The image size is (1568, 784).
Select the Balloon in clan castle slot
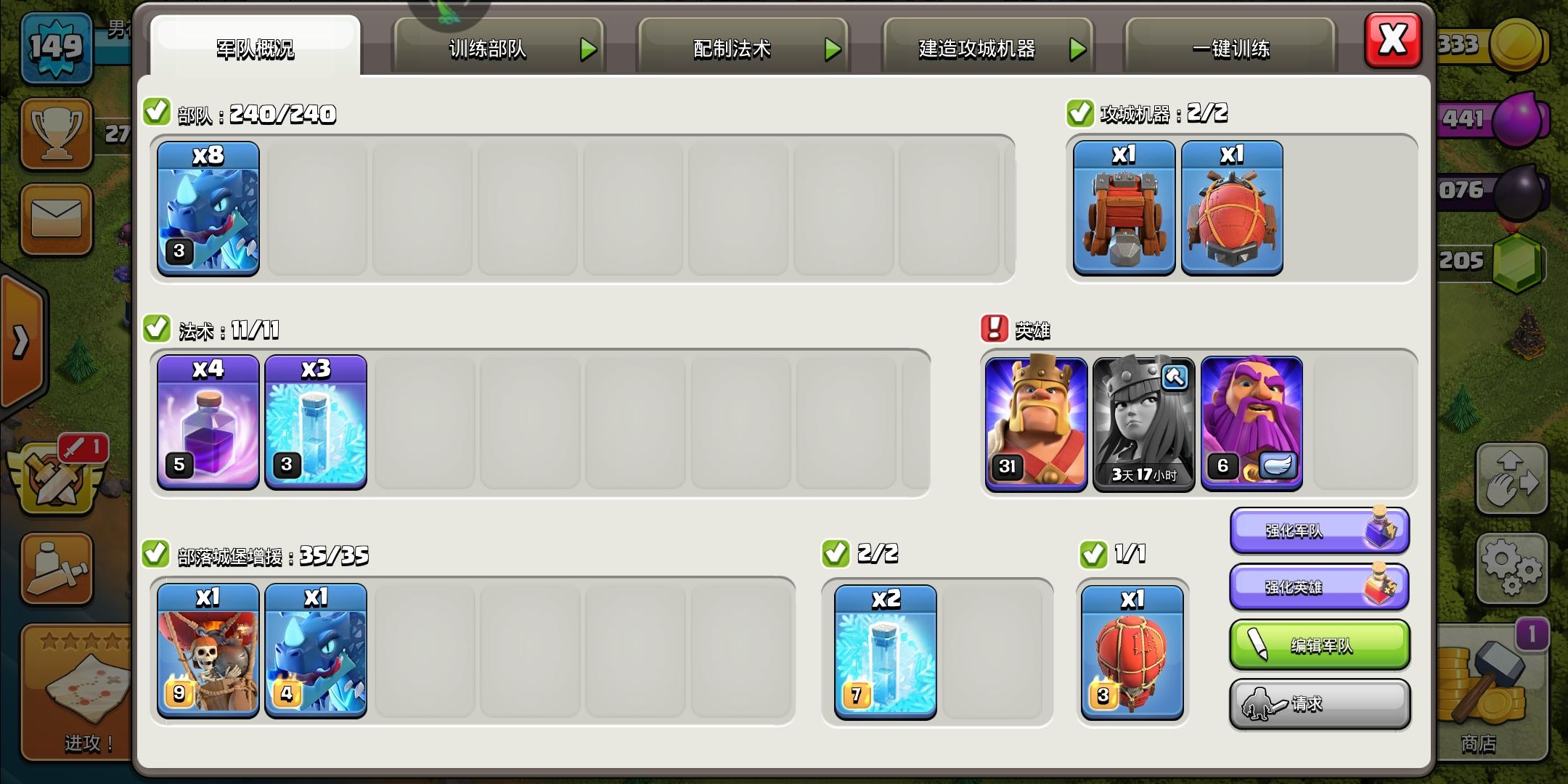1132,652
